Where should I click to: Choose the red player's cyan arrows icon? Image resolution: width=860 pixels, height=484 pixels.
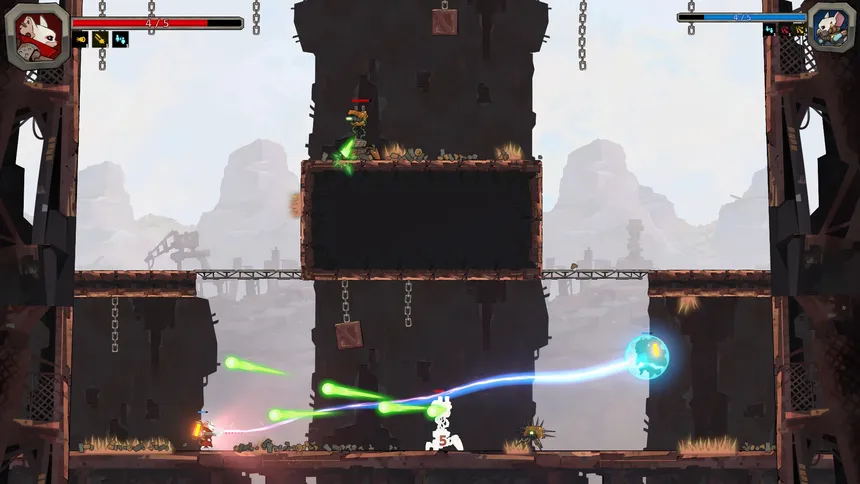point(120,40)
